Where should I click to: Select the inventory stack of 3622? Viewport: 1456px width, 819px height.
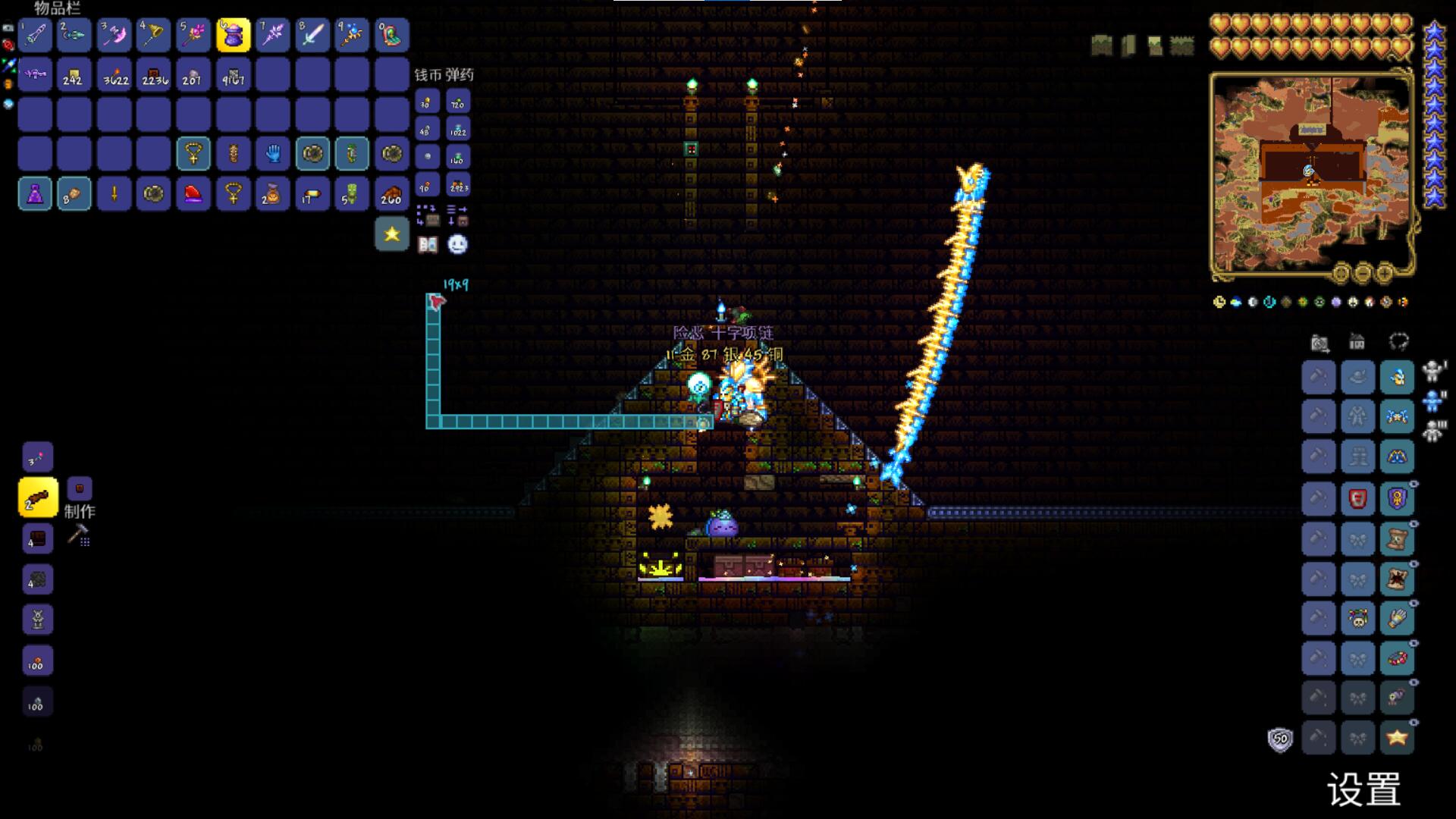pyautogui.click(x=115, y=75)
